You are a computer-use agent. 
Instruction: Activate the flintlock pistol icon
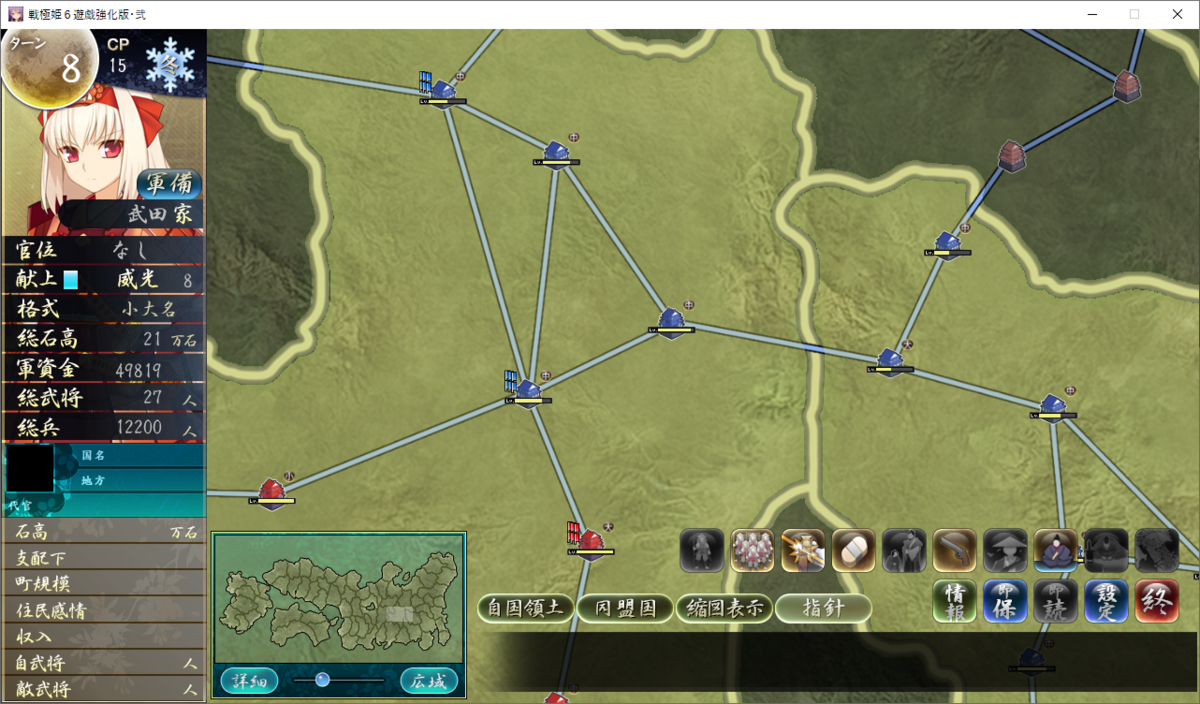[954, 550]
